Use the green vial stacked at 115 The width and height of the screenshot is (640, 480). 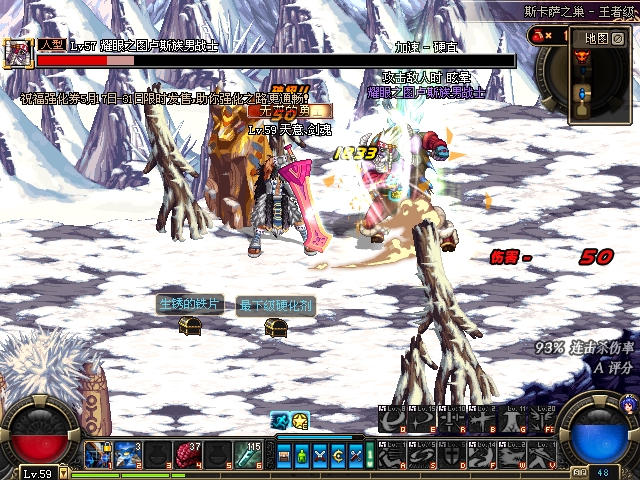247,455
